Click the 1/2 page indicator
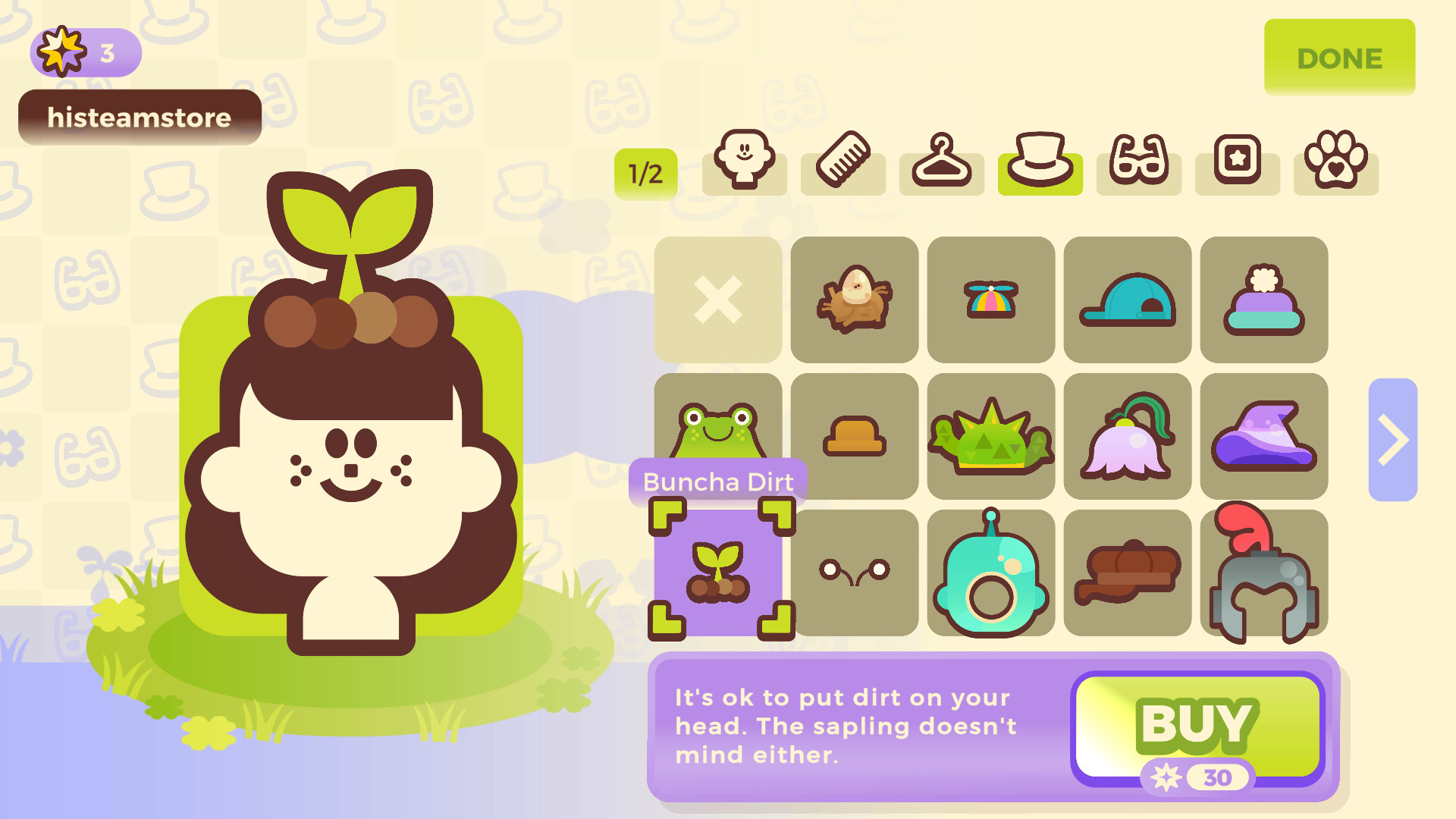This screenshot has width=1456, height=819. pyautogui.click(x=645, y=173)
